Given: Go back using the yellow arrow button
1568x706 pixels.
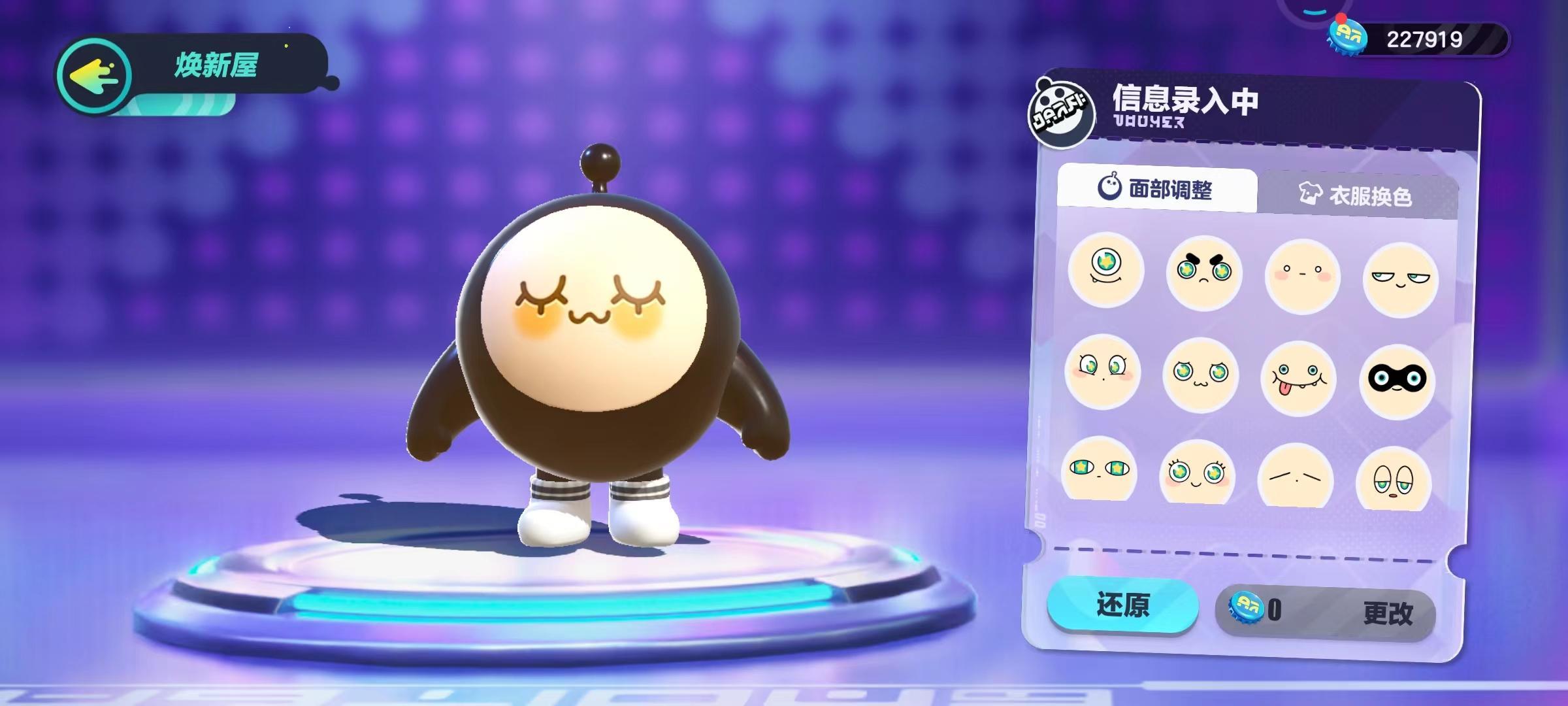Looking at the screenshot, I should tap(95, 76).
